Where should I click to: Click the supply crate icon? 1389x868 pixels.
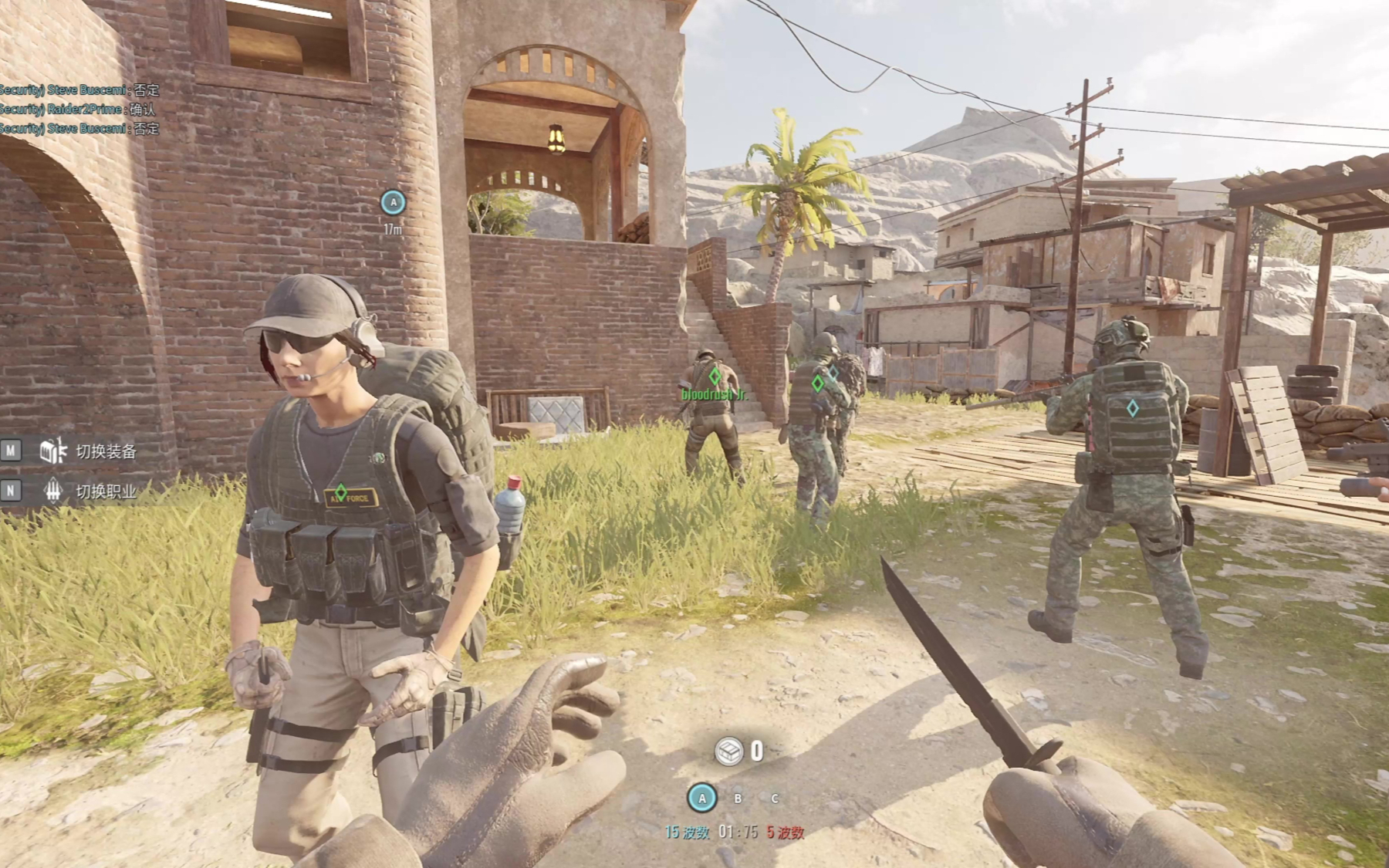[x=728, y=751]
